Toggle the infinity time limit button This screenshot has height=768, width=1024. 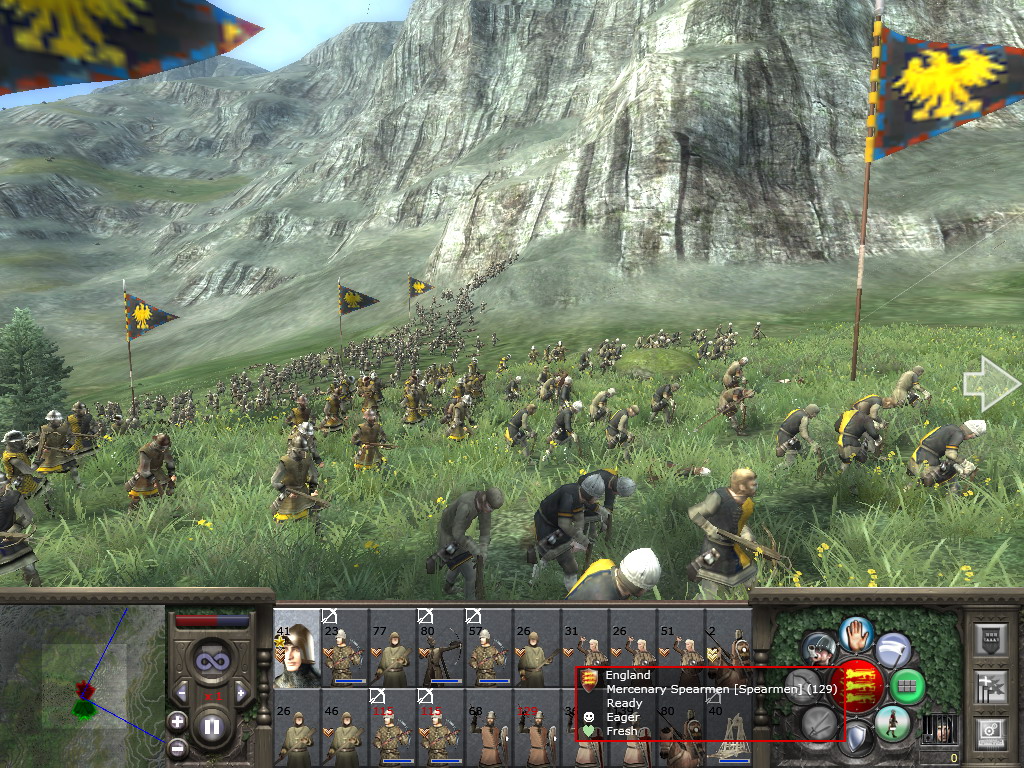click(x=211, y=659)
